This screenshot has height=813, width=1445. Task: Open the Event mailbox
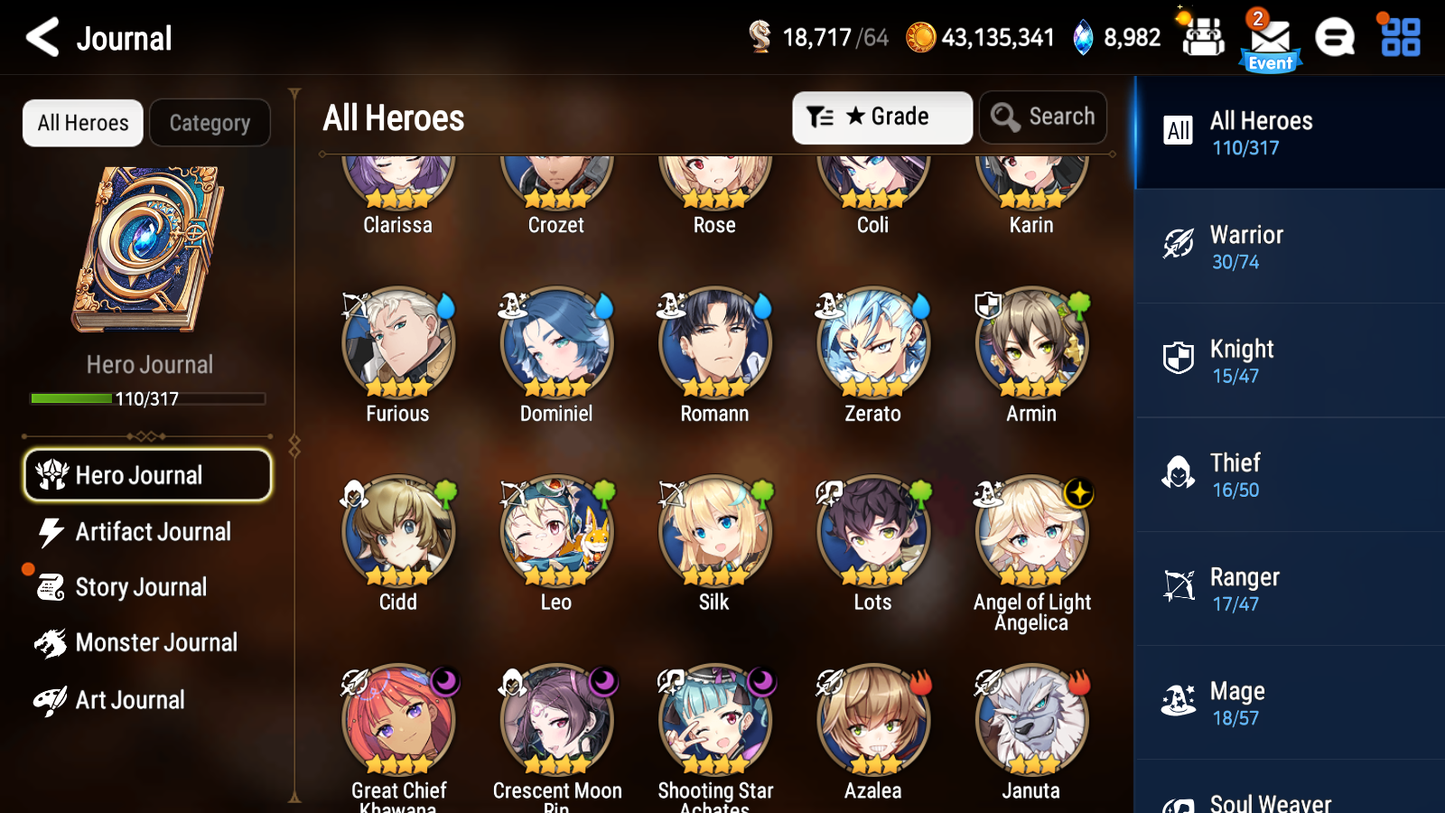point(1270,38)
